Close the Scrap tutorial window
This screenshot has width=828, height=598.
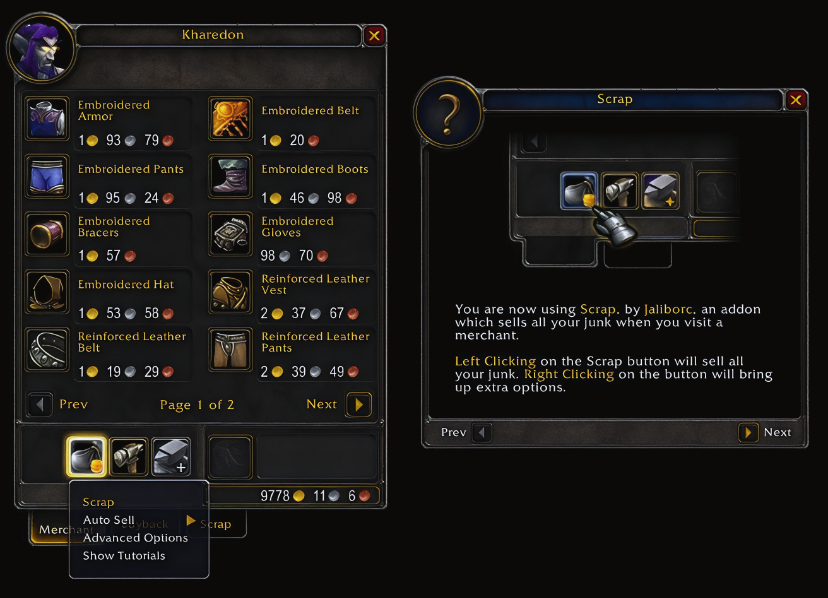click(x=796, y=100)
